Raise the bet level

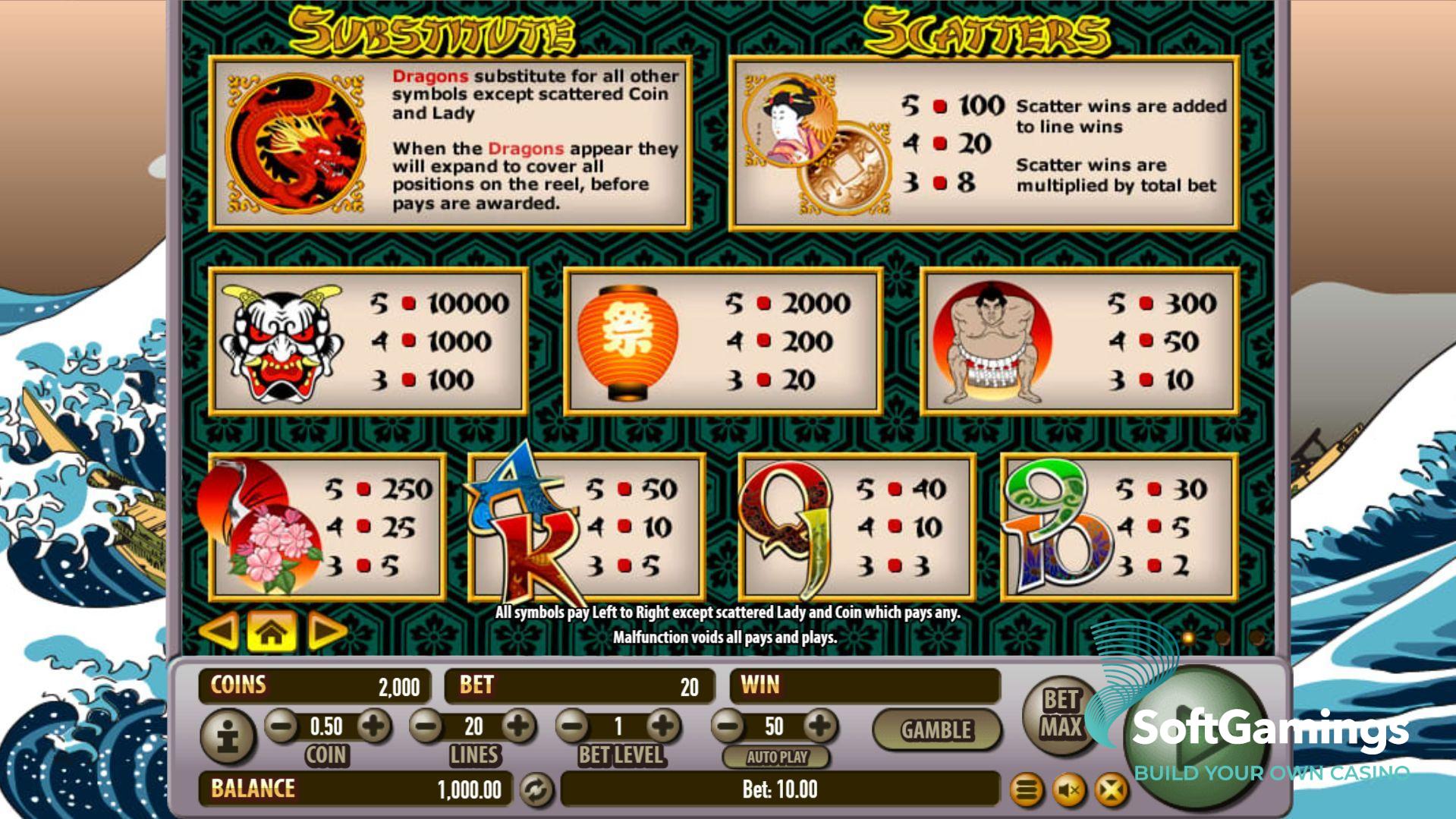pyautogui.click(x=664, y=726)
